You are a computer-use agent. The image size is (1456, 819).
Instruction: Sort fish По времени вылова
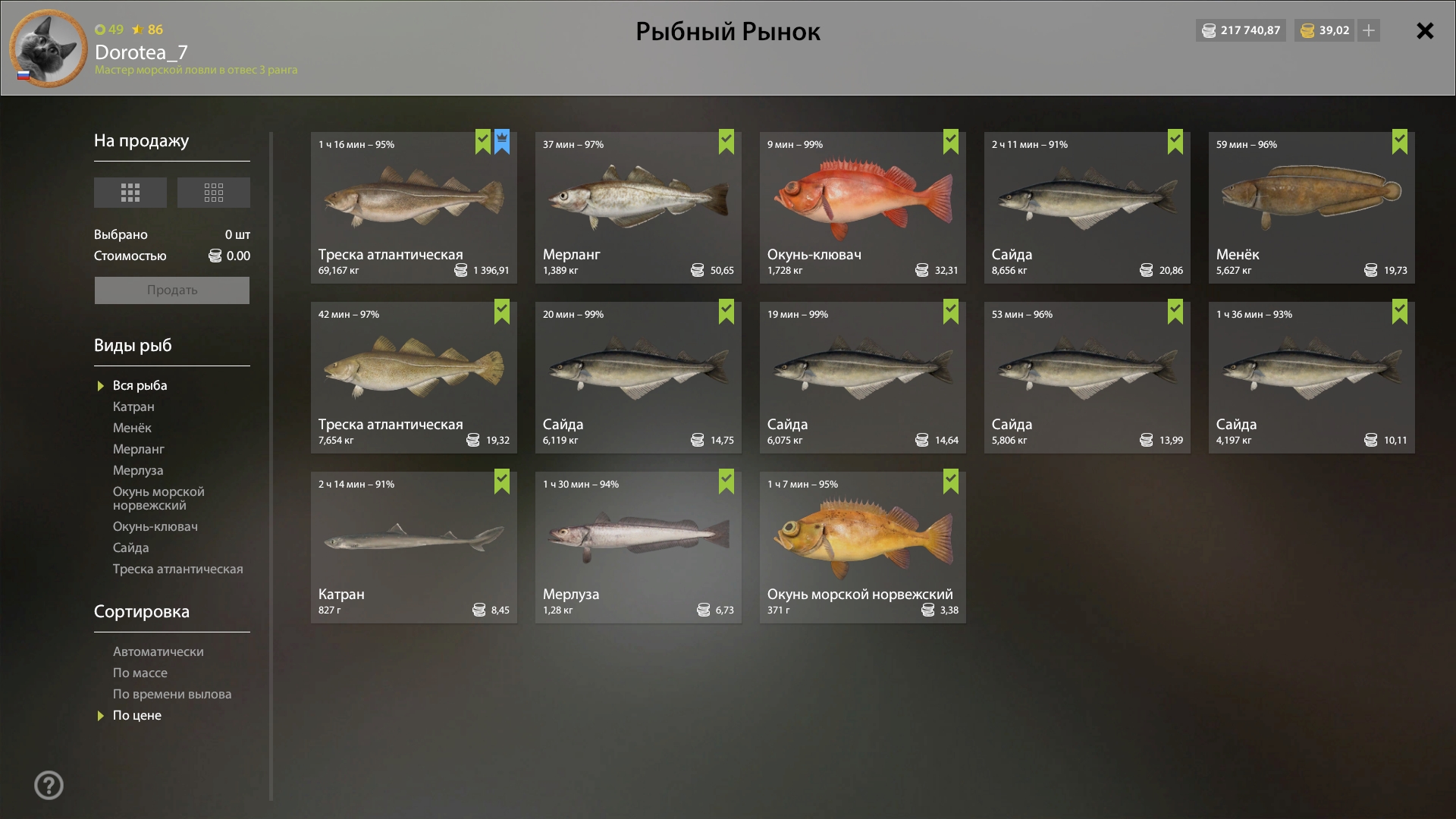[x=172, y=694]
